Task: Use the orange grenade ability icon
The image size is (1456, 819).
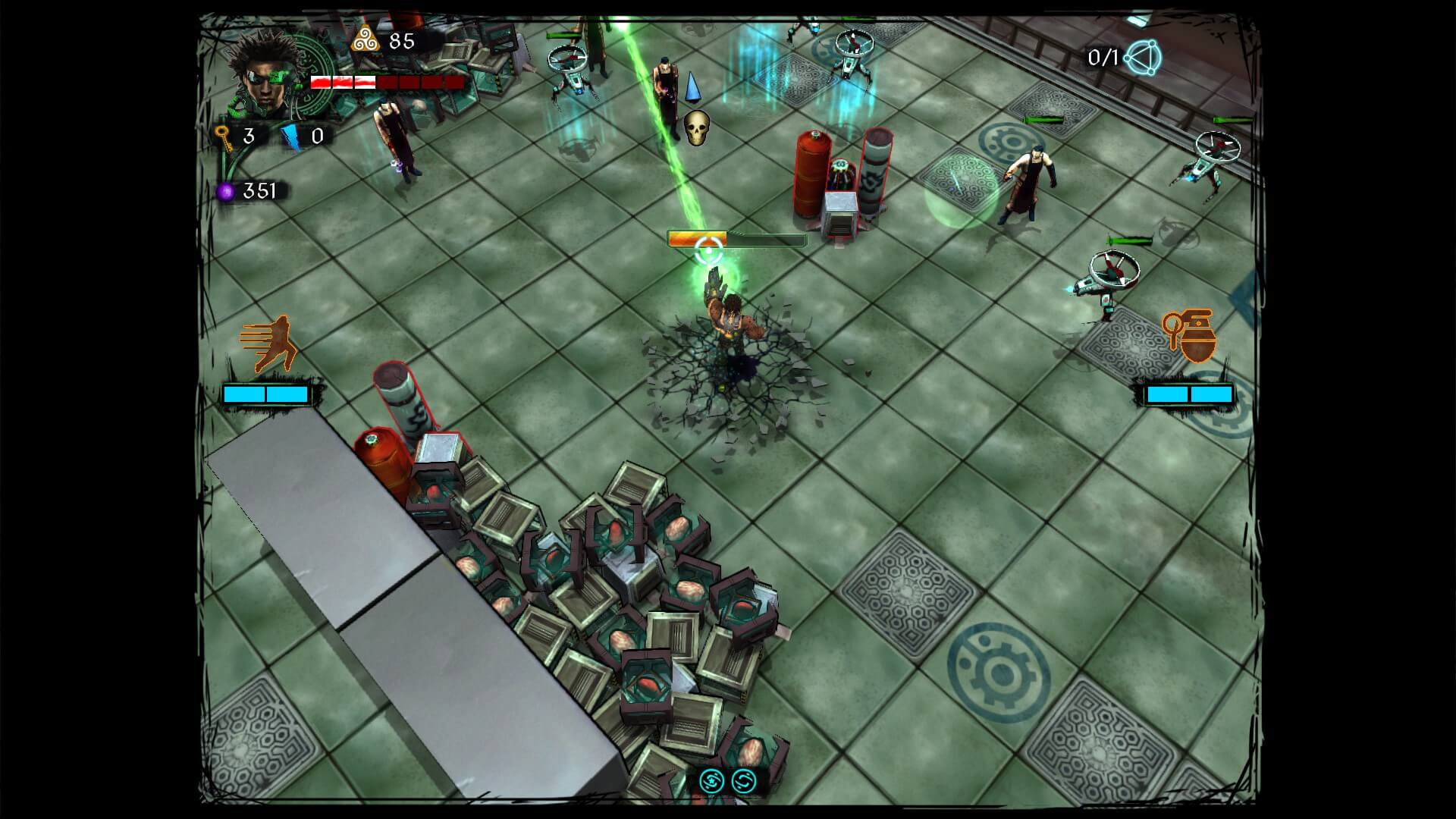Action: pyautogui.click(x=1190, y=335)
